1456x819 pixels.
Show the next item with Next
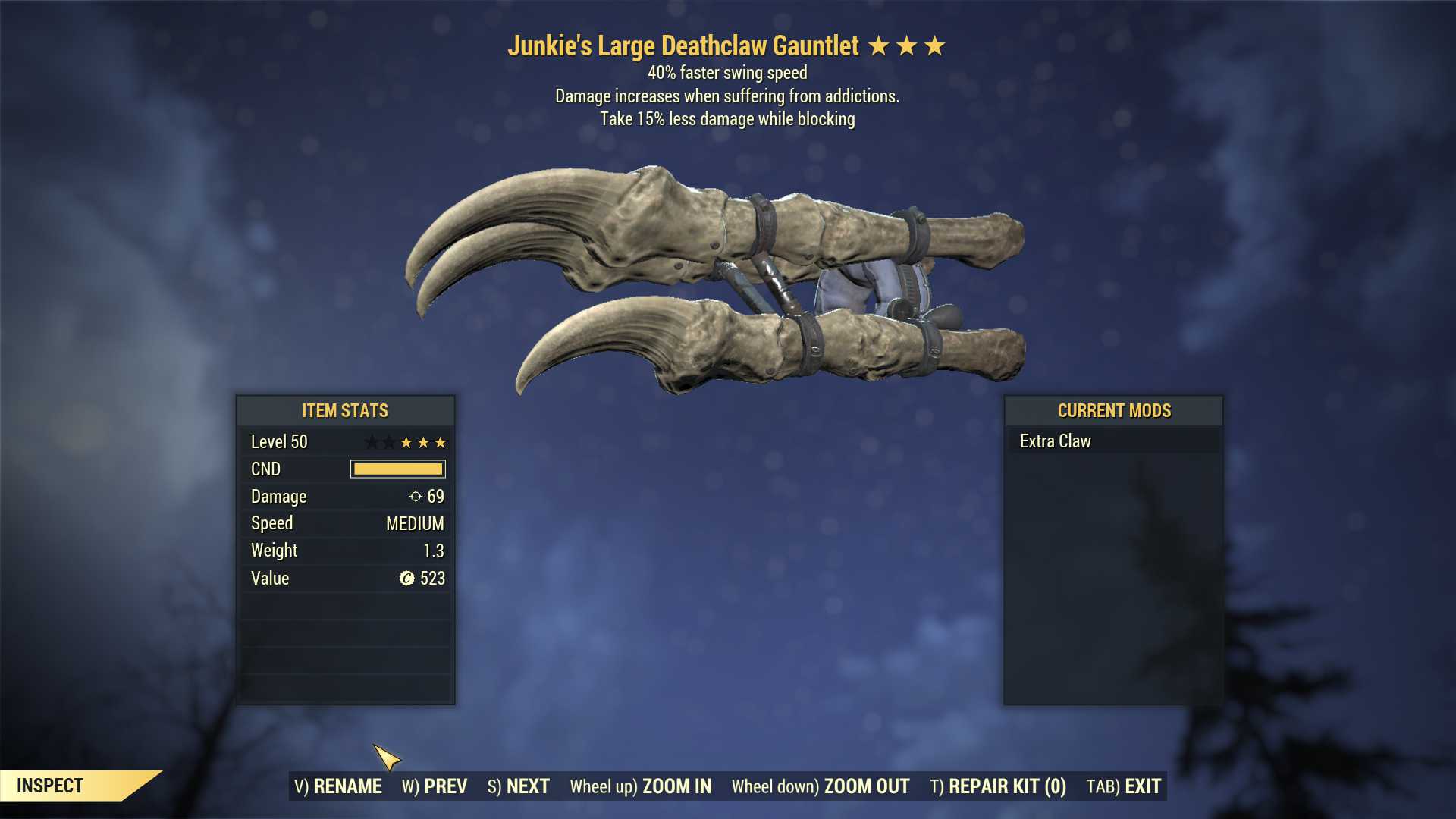tap(519, 786)
